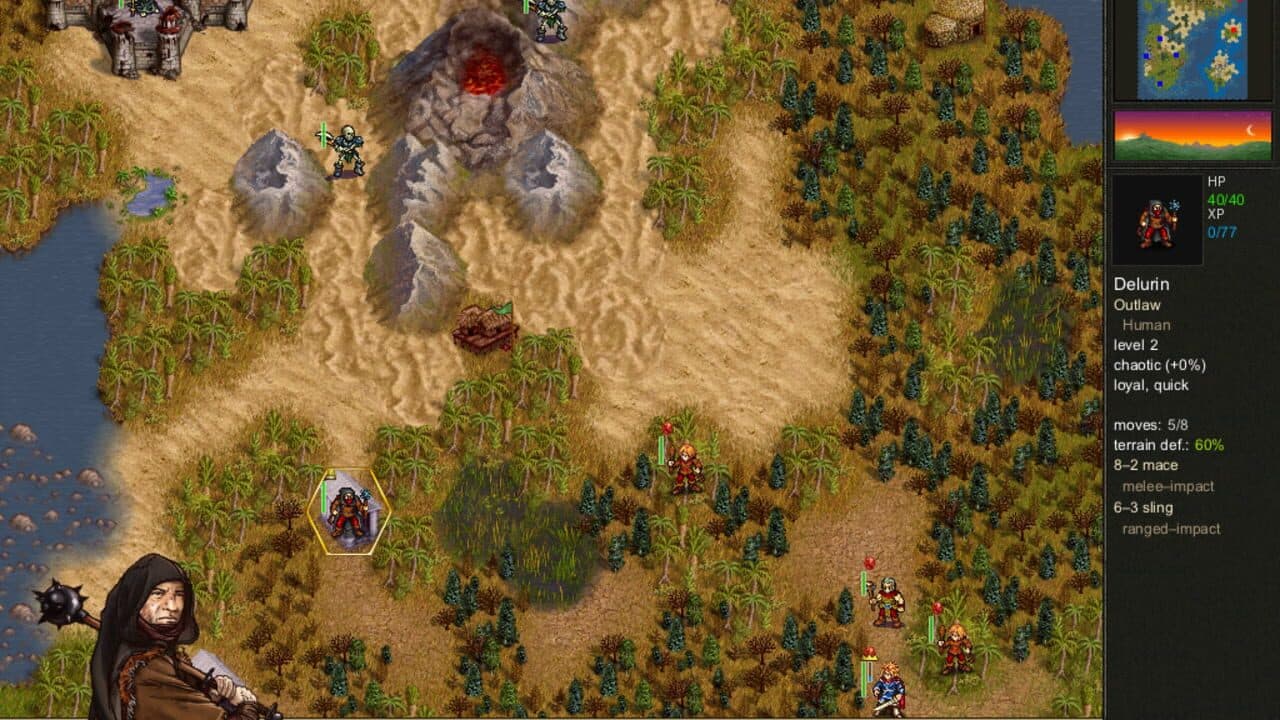Image resolution: width=1280 pixels, height=720 pixels.
Task: Click the ruined wagon in the desert
Action: tap(486, 325)
